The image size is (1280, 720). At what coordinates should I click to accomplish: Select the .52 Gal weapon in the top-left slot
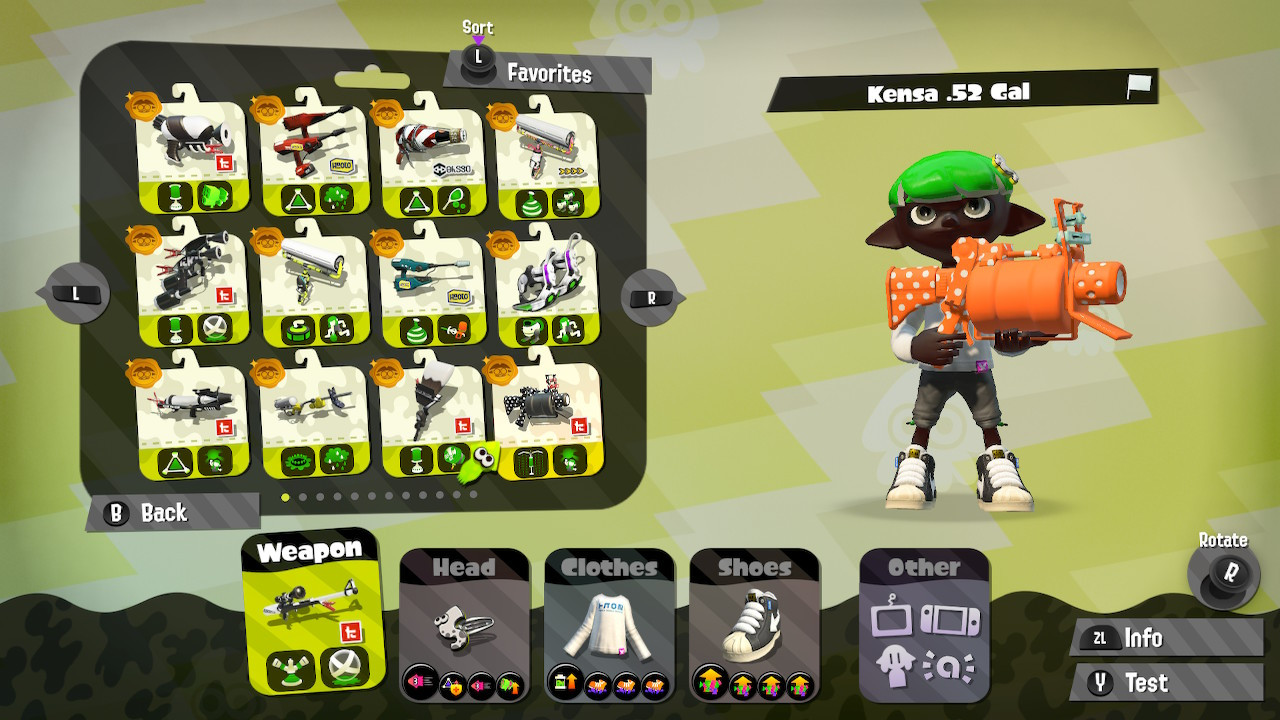185,150
